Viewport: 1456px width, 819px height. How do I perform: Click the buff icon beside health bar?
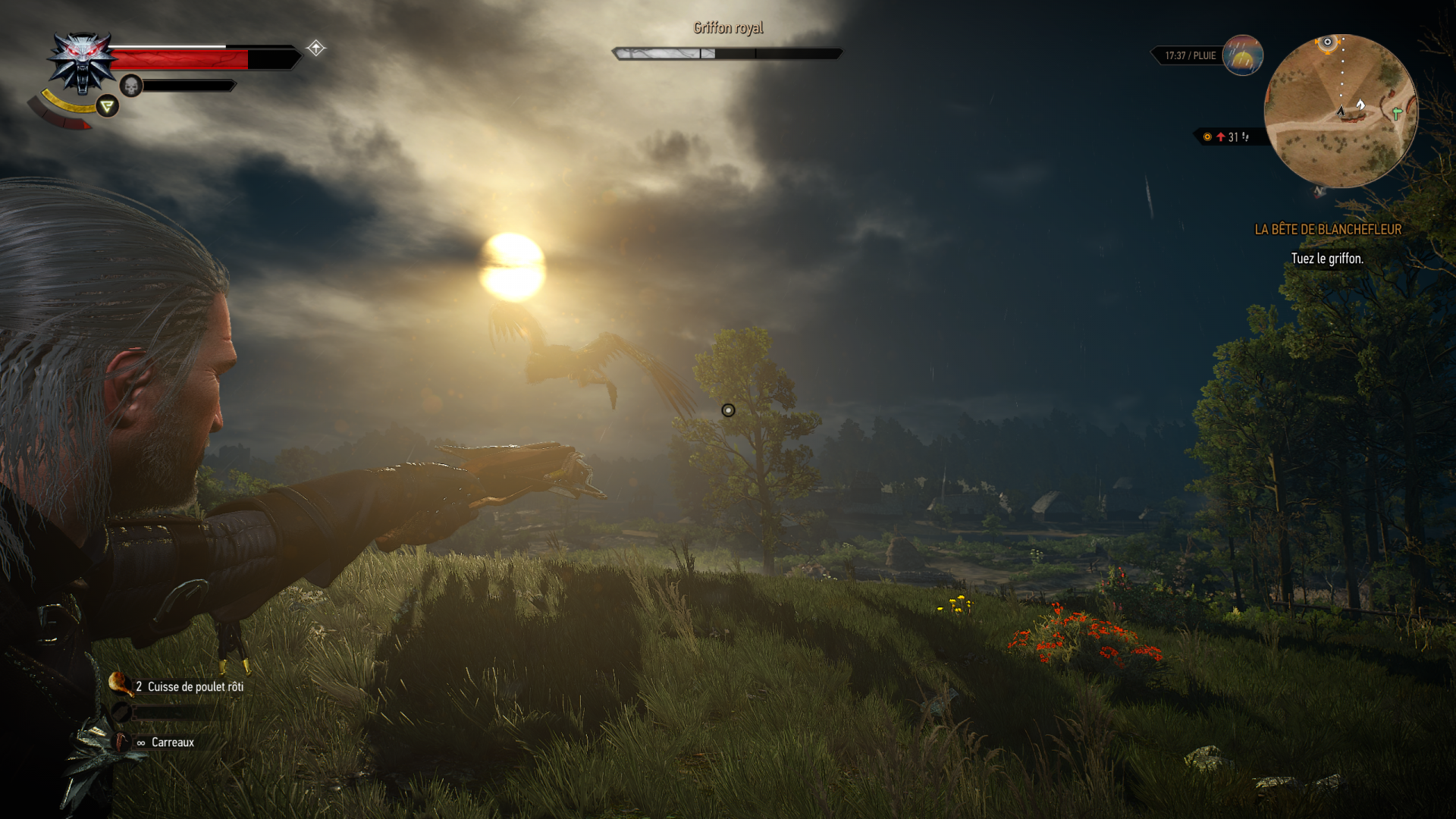pyautogui.click(x=316, y=49)
